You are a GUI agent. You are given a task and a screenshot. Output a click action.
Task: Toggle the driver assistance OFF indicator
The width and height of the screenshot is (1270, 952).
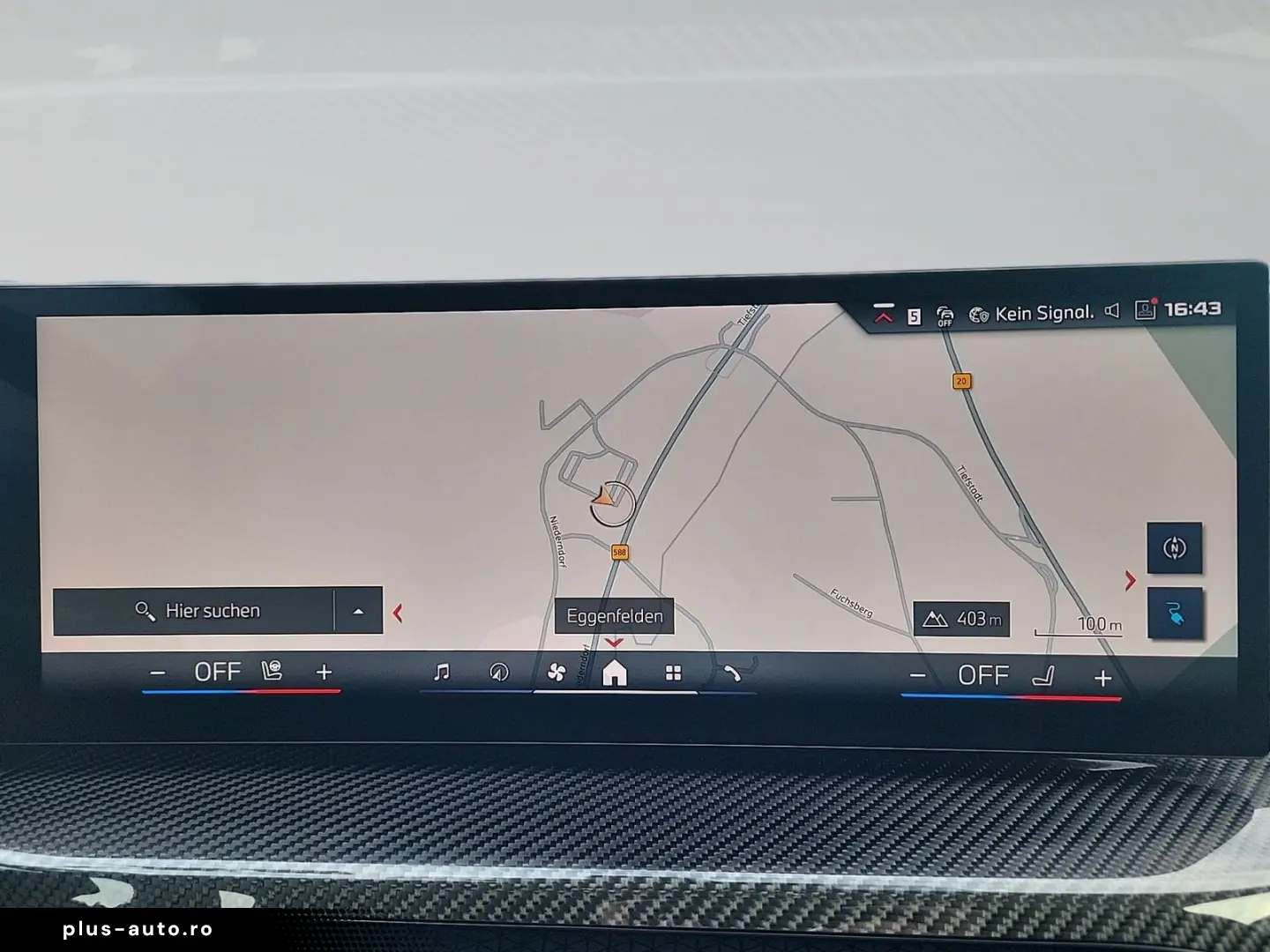click(945, 314)
